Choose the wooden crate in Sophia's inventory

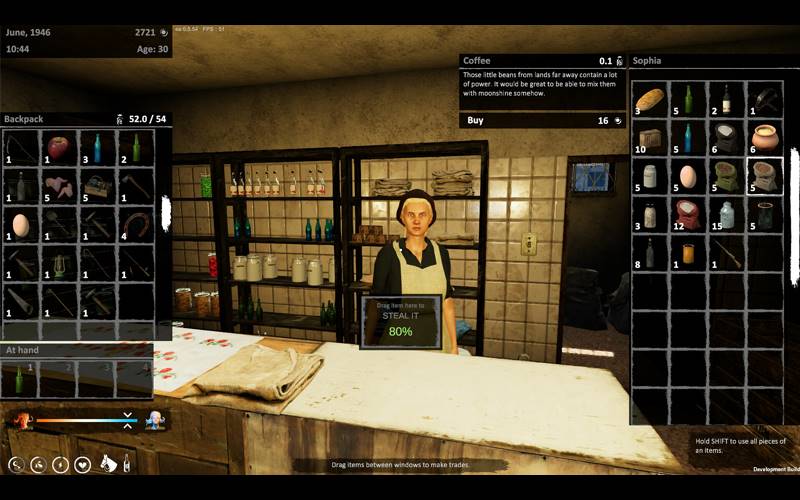(x=650, y=138)
